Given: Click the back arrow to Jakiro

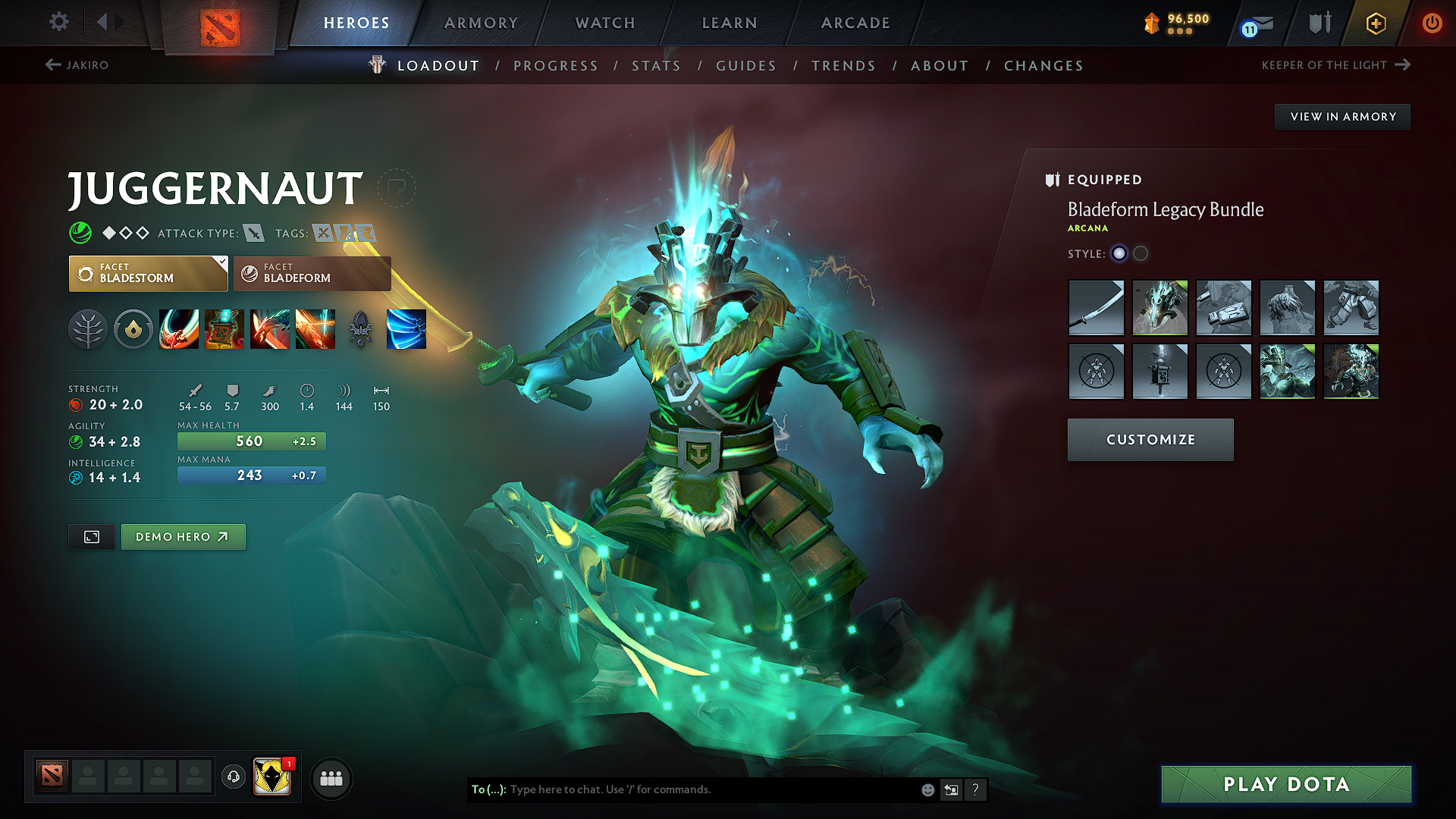Looking at the screenshot, I should click(52, 65).
